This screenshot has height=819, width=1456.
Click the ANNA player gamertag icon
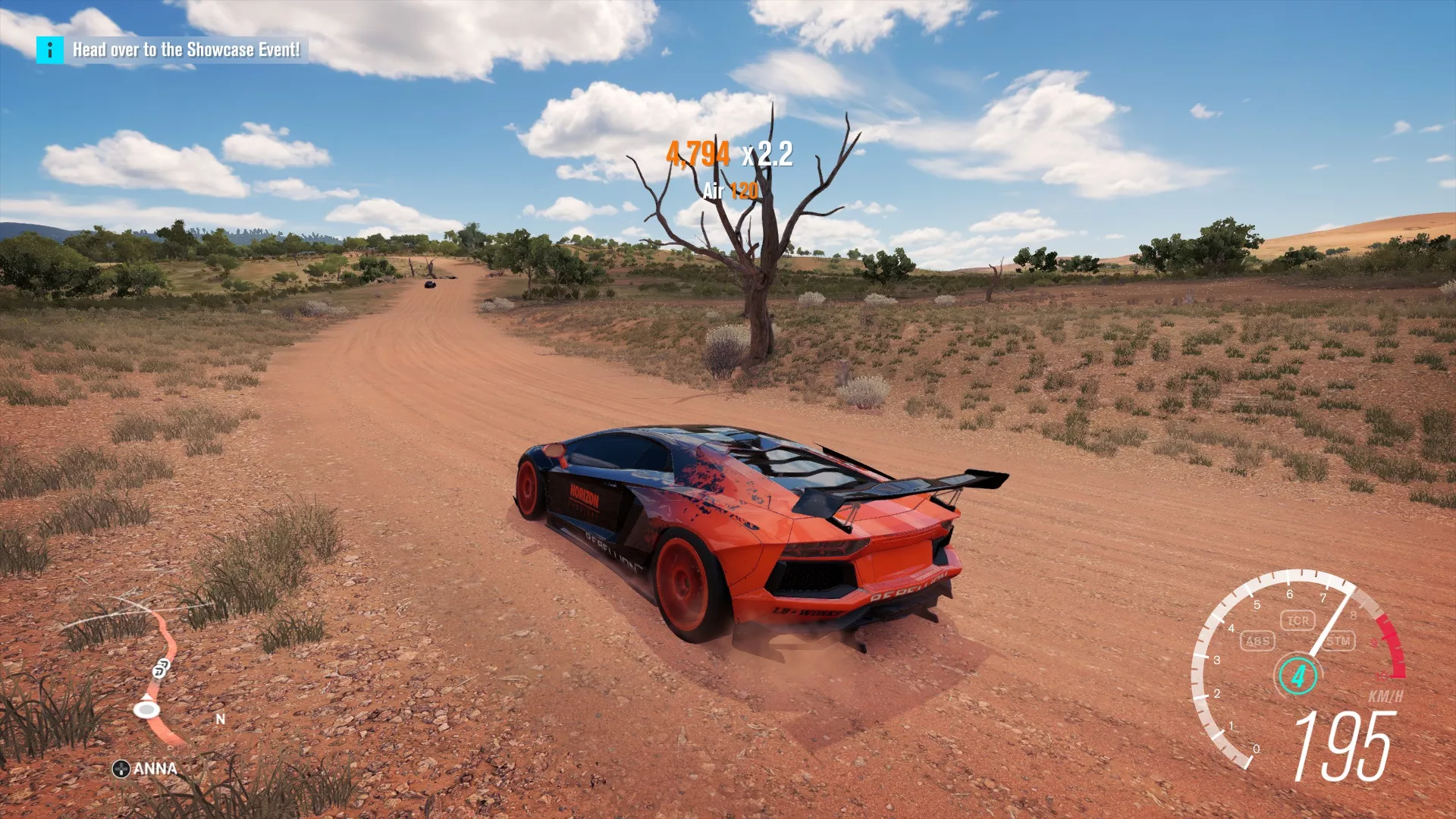(x=121, y=768)
